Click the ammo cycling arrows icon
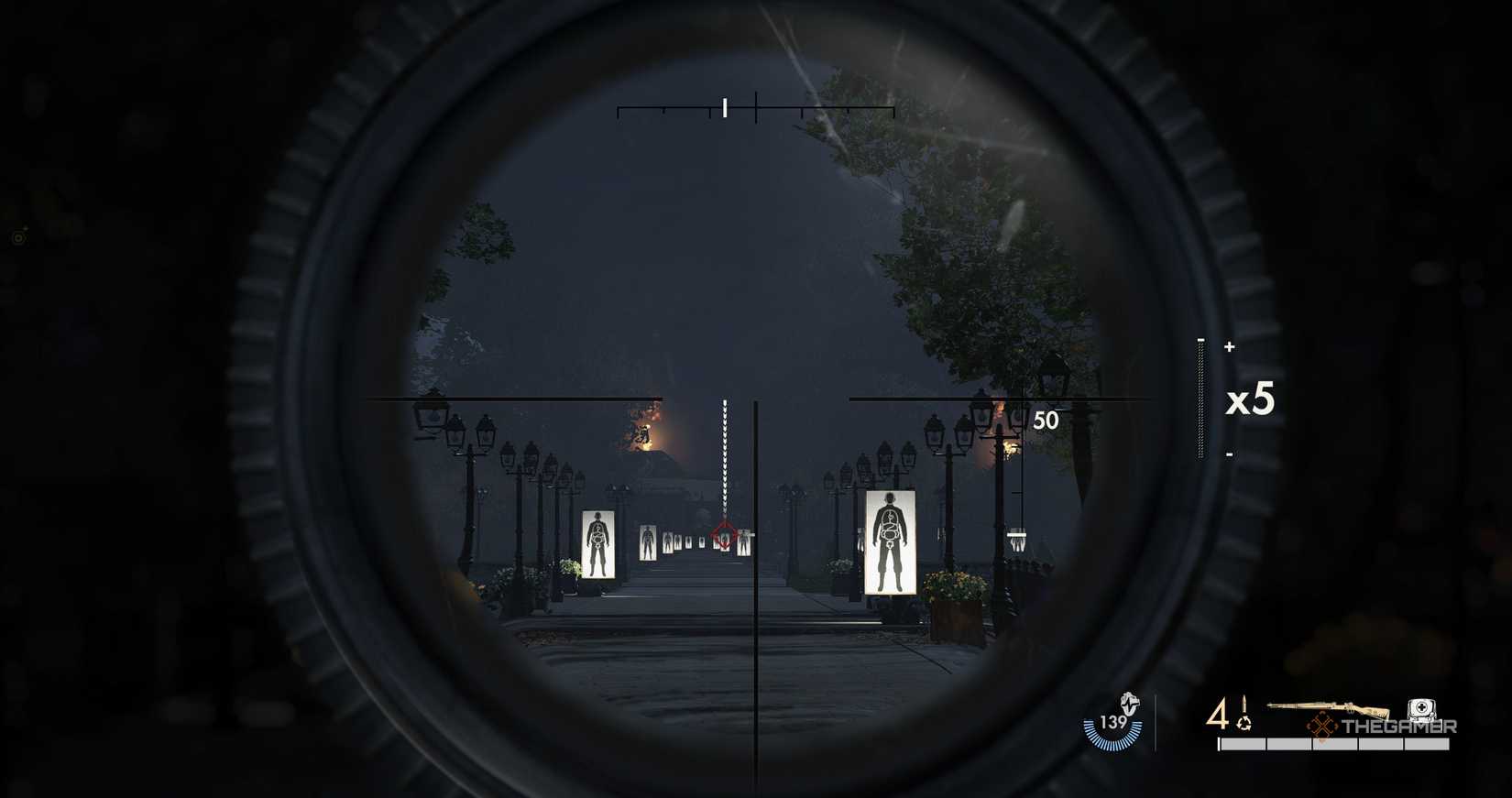Image resolution: width=1512 pixels, height=798 pixels. [1244, 725]
